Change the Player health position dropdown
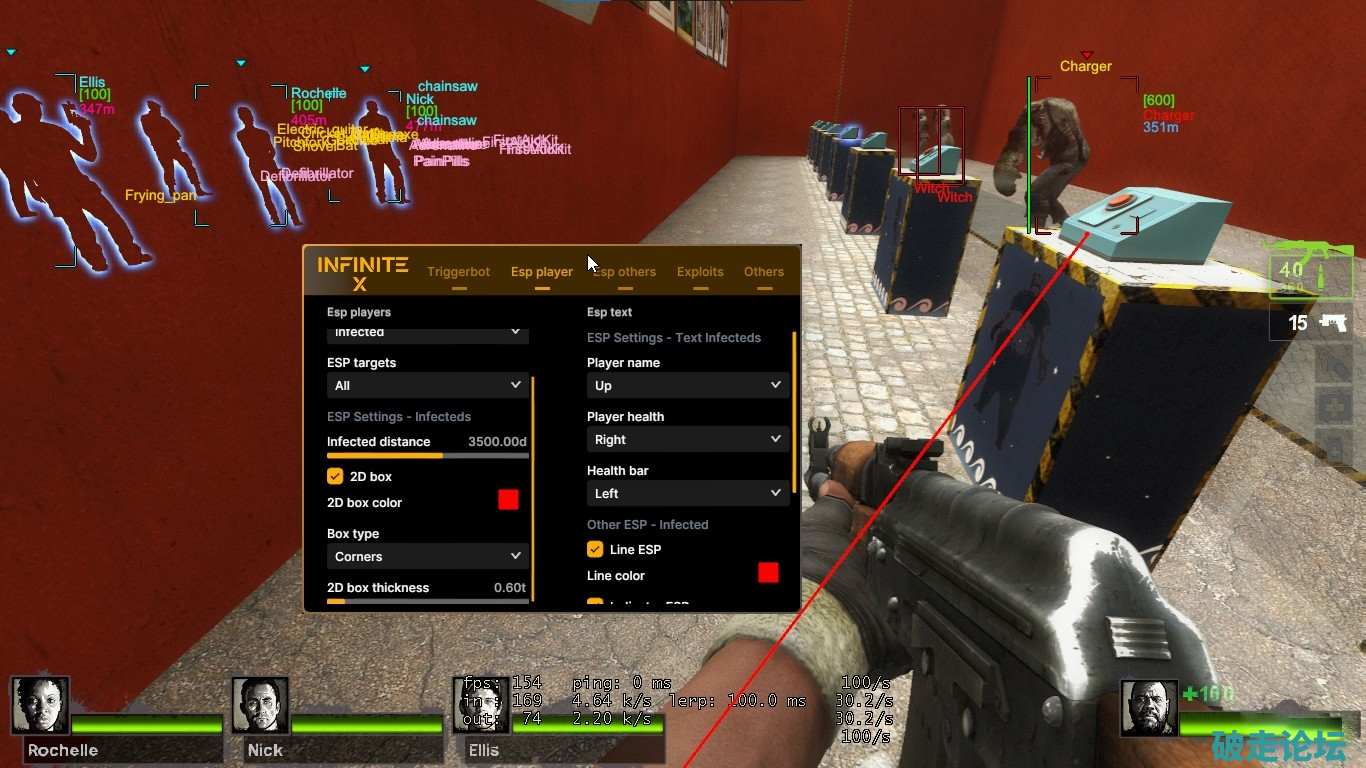 coord(687,439)
